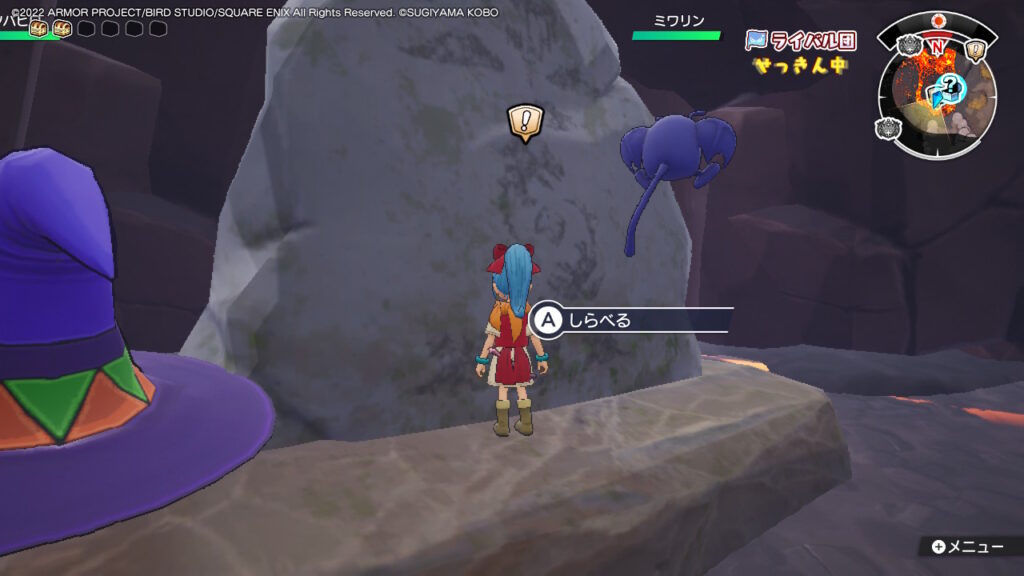1024x576 pixels.
Task: Click the red N compass marker
Action: [x=937, y=46]
